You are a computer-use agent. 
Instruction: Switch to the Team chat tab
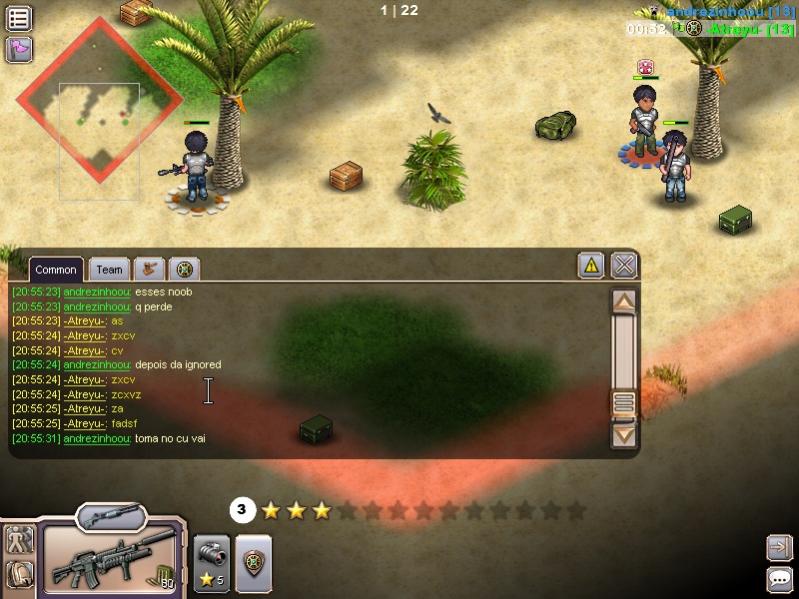[x=109, y=269]
